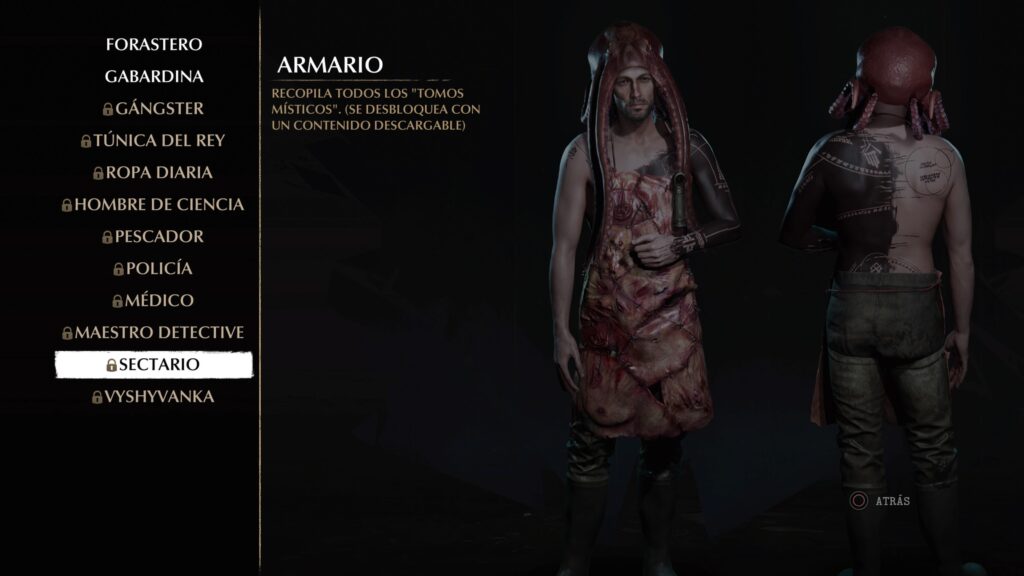Viewport: 1024px width, 576px height.
Task: Choose the Gabardina outfit entry
Action: pyautogui.click(x=154, y=76)
